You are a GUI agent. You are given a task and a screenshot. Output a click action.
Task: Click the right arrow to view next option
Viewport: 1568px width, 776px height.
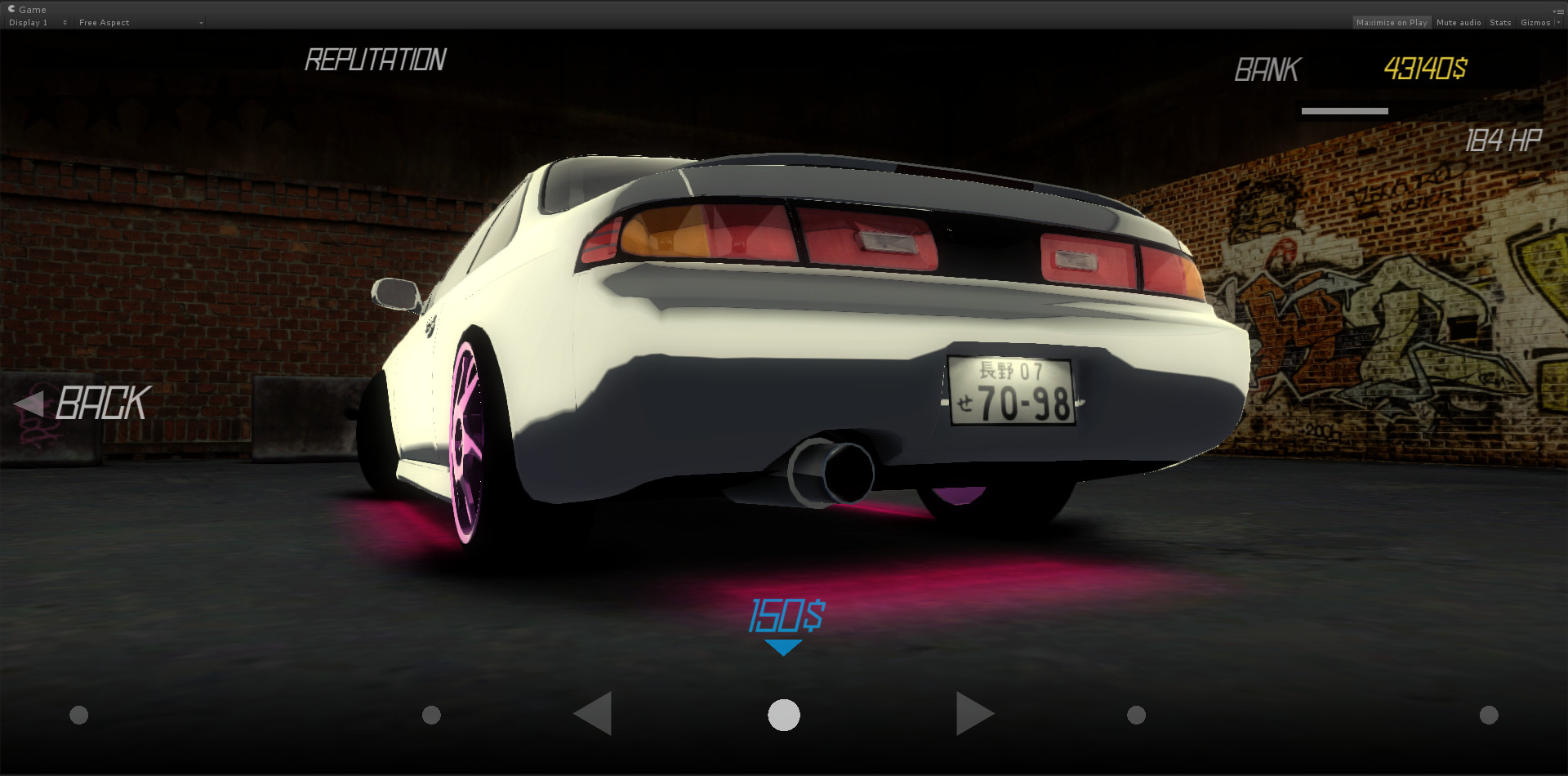[x=974, y=713]
